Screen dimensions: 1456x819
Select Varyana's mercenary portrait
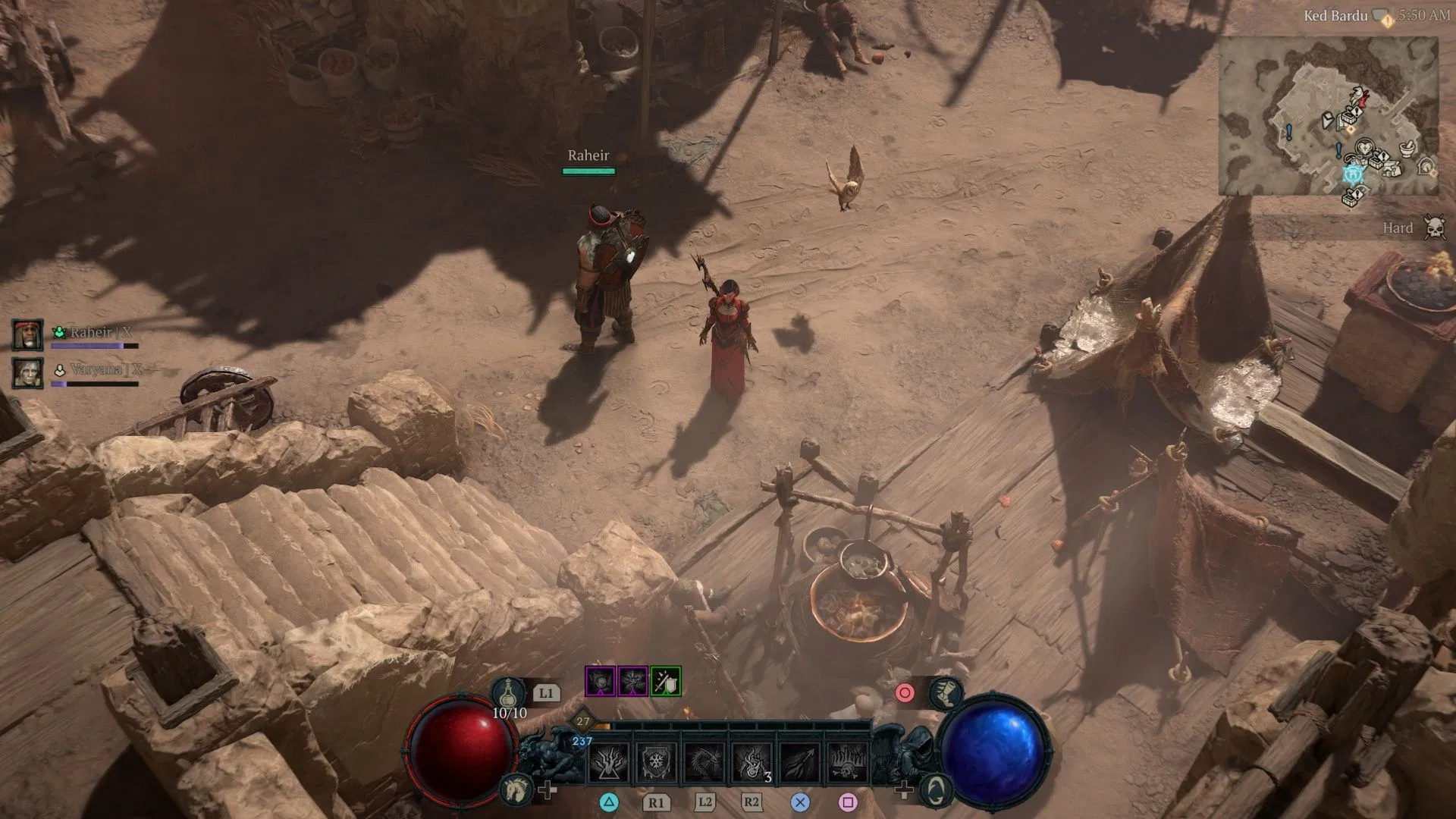27,373
